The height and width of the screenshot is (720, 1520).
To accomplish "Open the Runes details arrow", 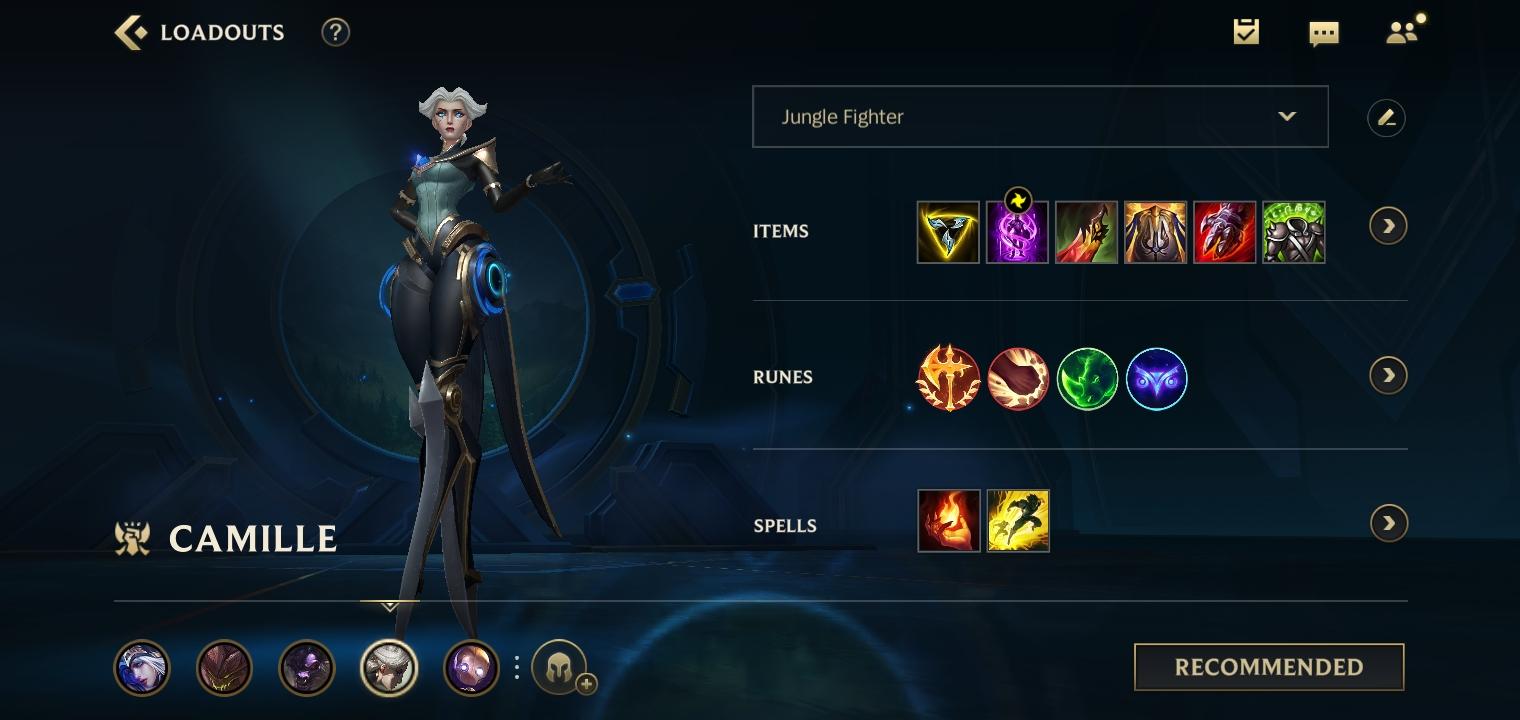I will (1388, 375).
